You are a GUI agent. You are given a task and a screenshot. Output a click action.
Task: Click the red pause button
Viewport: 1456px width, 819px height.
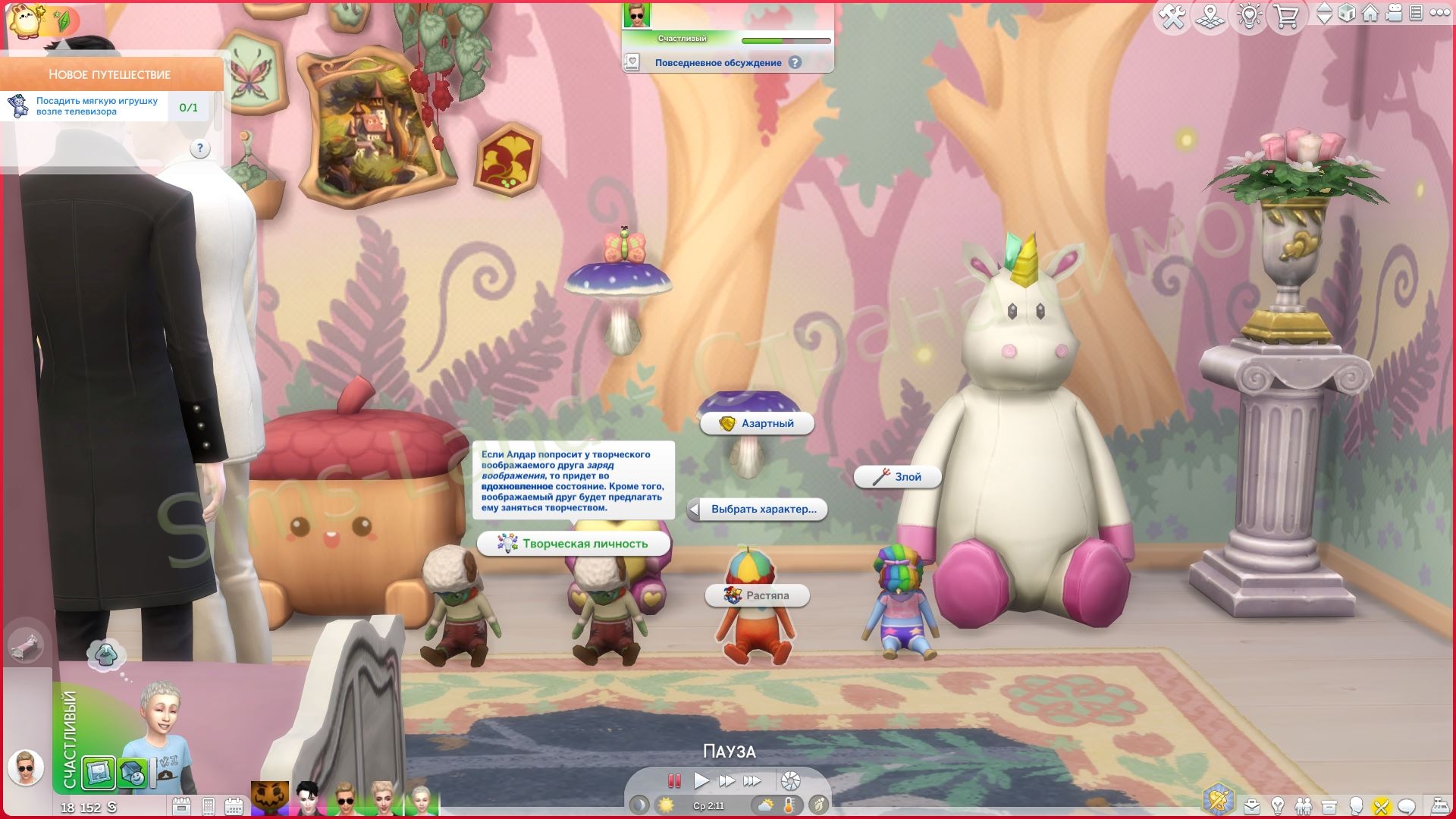(673, 780)
